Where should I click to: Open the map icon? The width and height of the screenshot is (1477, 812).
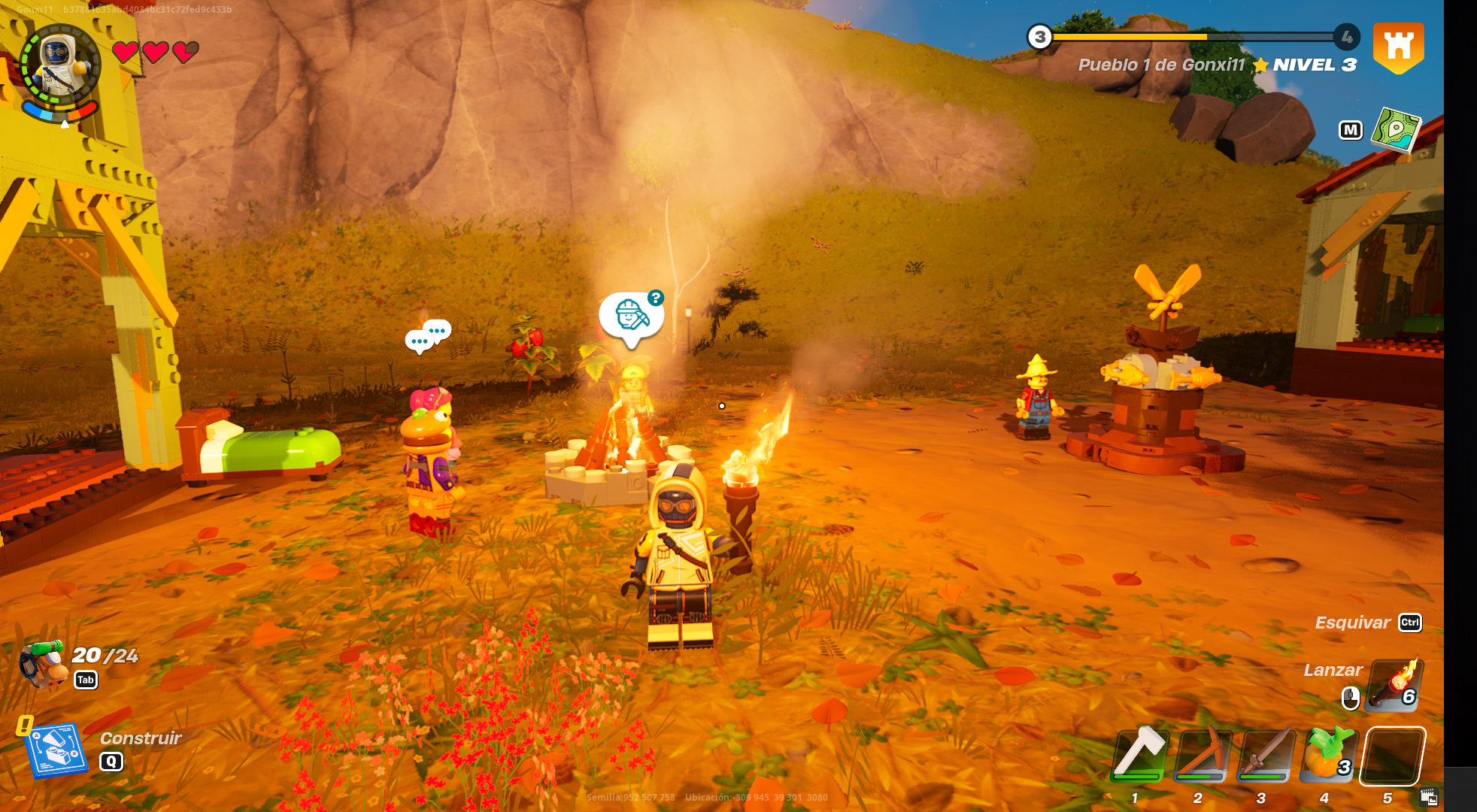(x=1396, y=130)
